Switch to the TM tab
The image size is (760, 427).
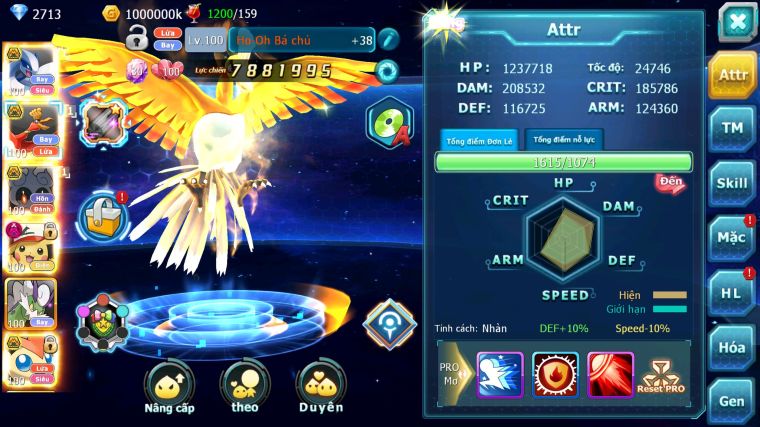tap(733, 128)
